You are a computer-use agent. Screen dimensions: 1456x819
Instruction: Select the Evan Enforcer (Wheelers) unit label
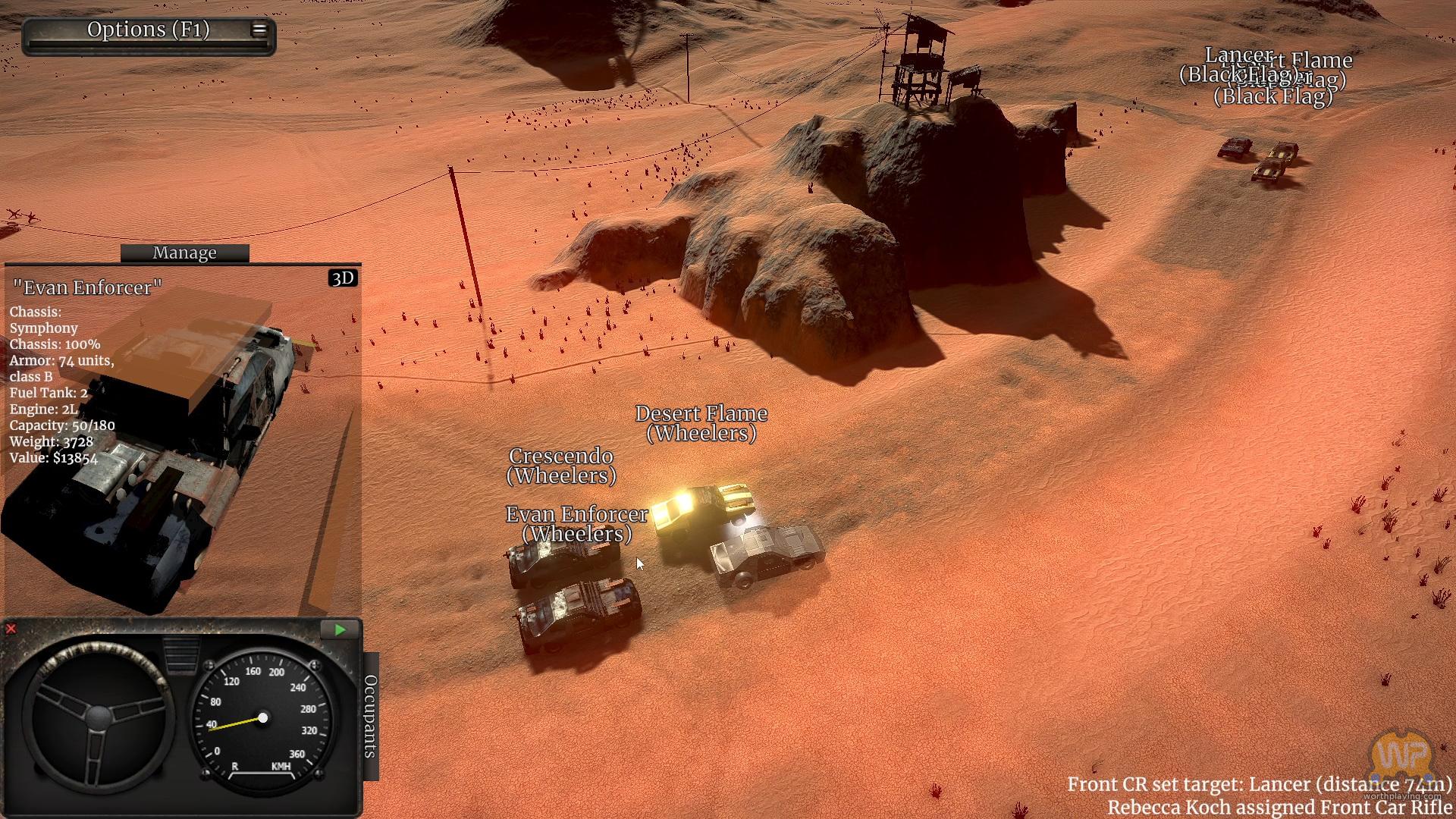click(576, 524)
